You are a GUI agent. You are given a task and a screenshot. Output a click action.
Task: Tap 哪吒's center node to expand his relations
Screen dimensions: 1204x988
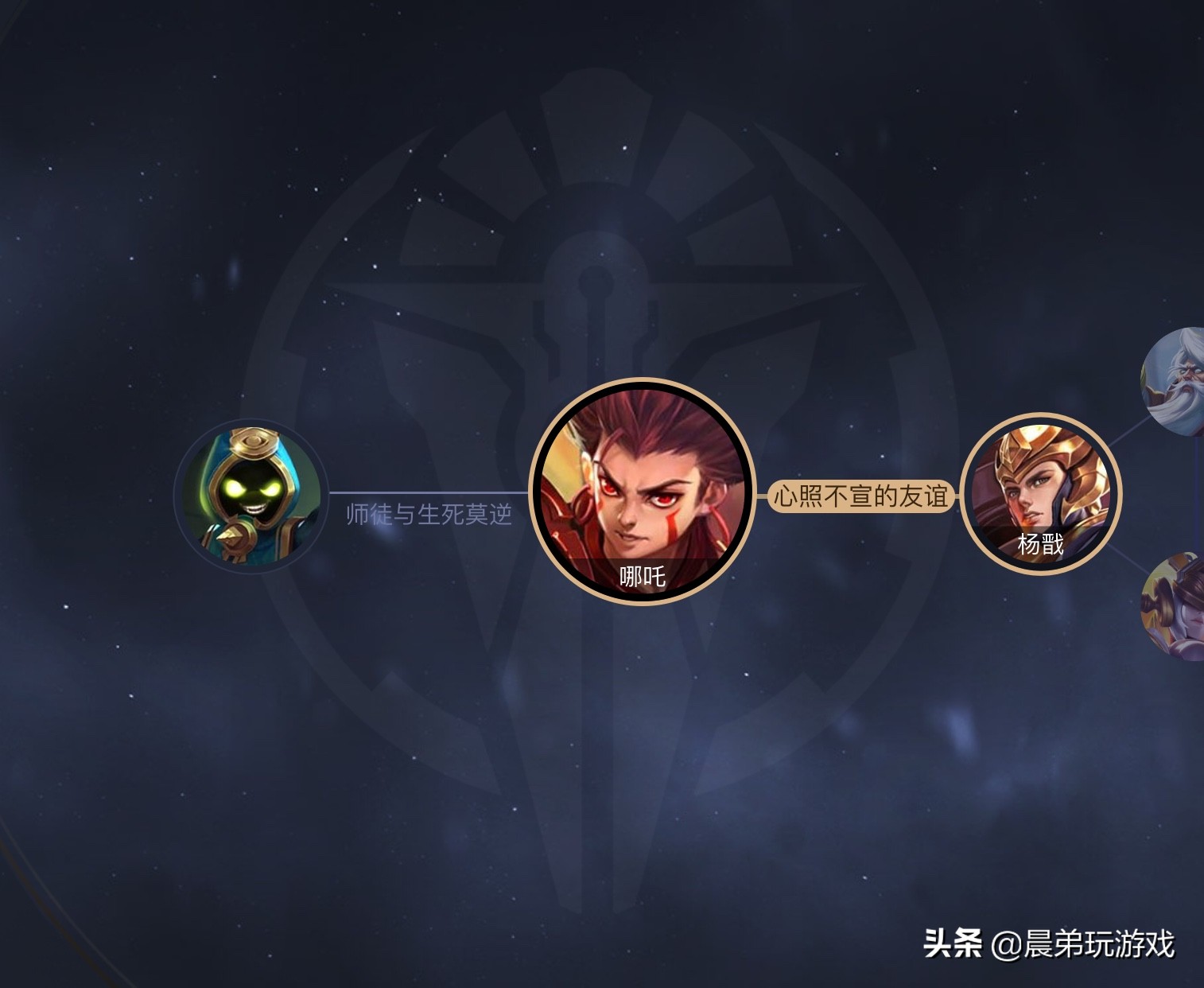(644, 485)
